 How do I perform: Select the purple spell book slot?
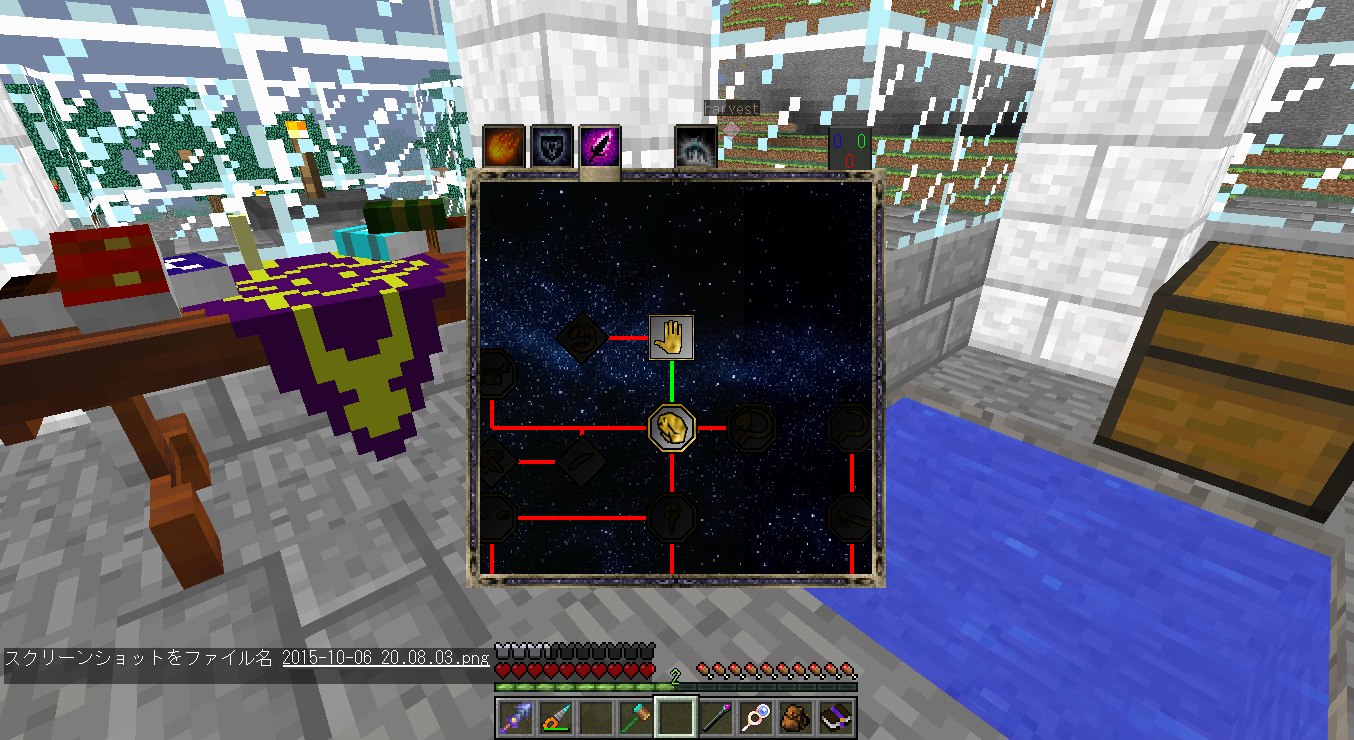pyautogui.click(x=836, y=716)
